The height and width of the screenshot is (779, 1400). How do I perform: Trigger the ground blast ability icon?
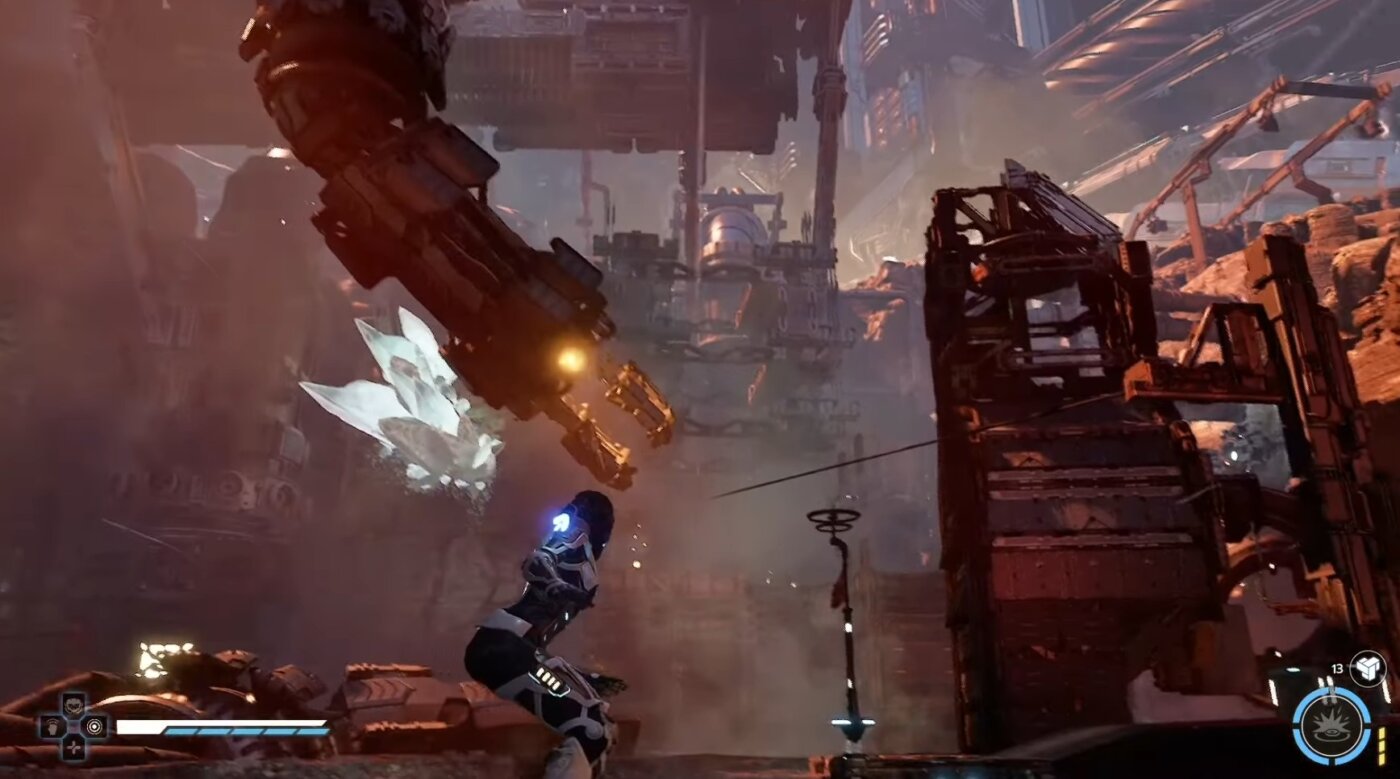pos(1331,725)
